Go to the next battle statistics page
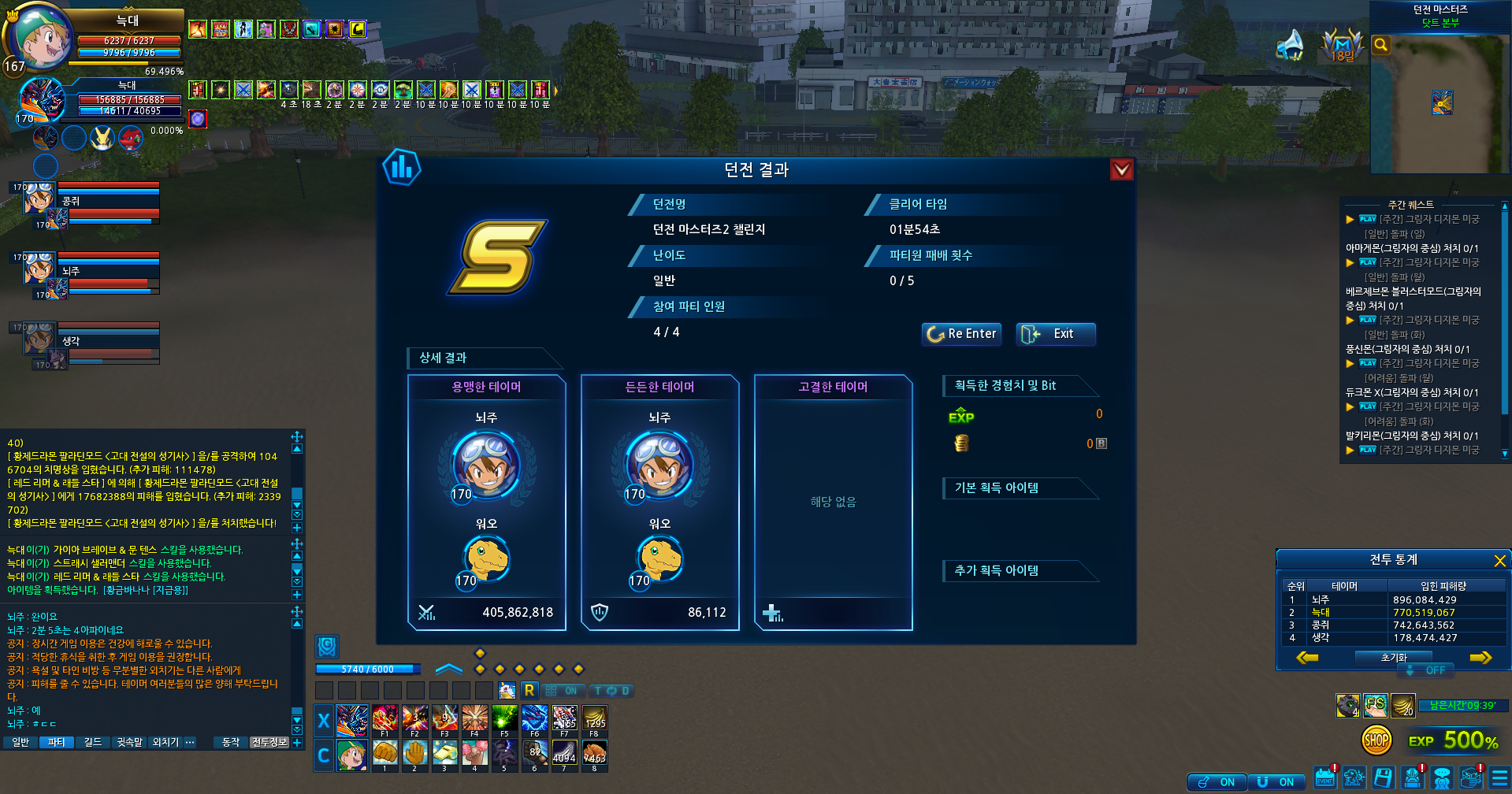Image resolution: width=1512 pixels, height=794 pixels. (x=1480, y=657)
